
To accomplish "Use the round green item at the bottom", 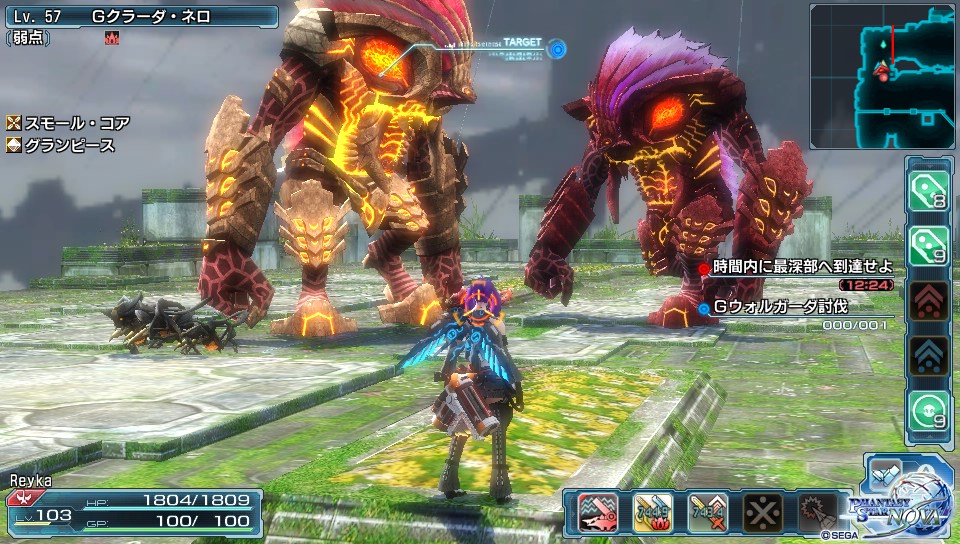I will (928, 411).
